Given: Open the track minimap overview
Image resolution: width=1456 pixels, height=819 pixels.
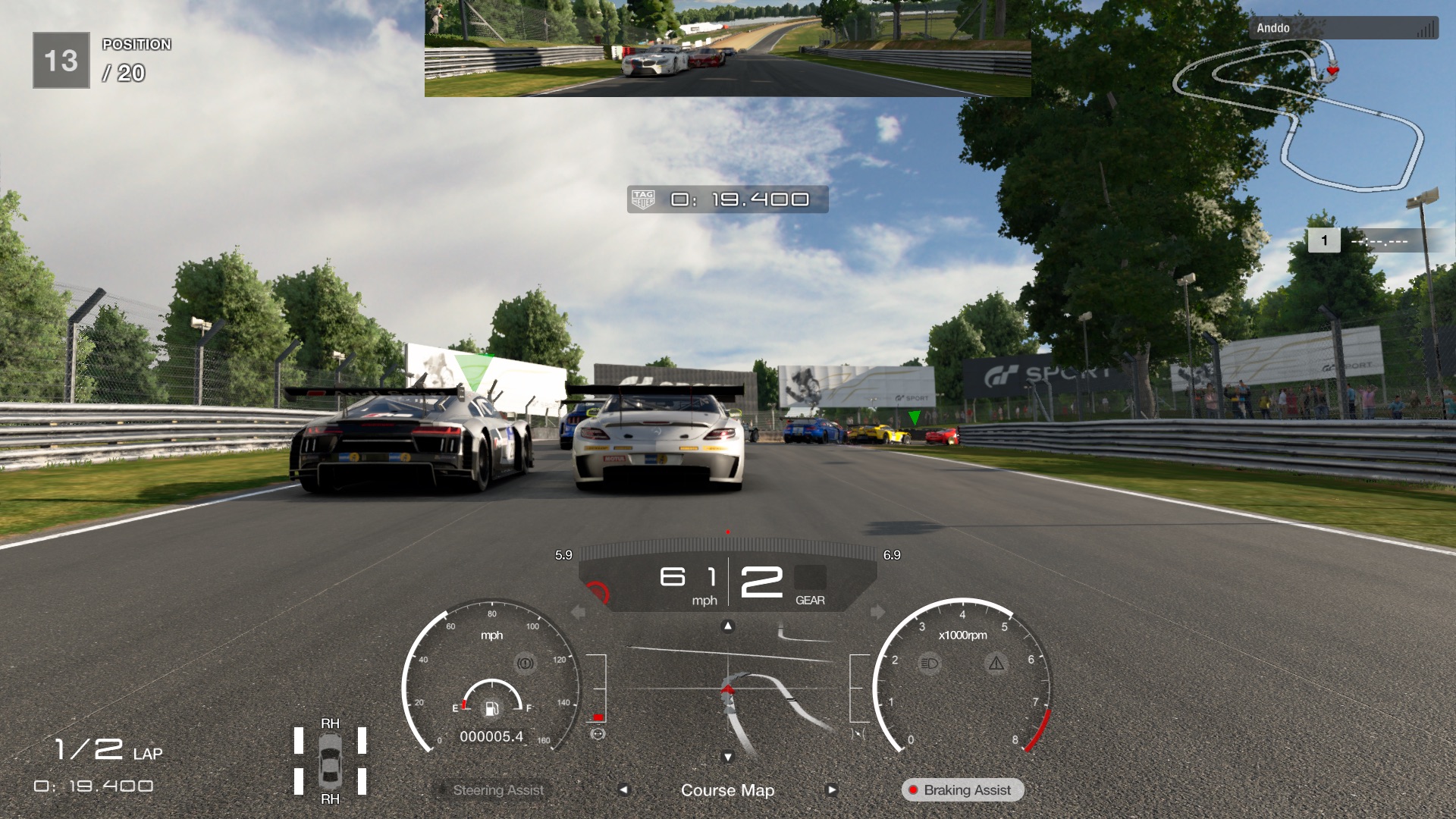Looking at the screenshot, I should 1298,114.
